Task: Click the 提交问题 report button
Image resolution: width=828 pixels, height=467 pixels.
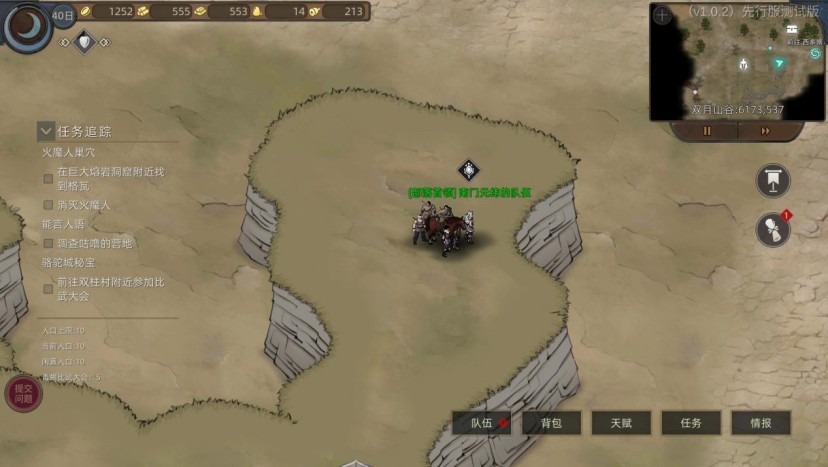Action: 22,393
